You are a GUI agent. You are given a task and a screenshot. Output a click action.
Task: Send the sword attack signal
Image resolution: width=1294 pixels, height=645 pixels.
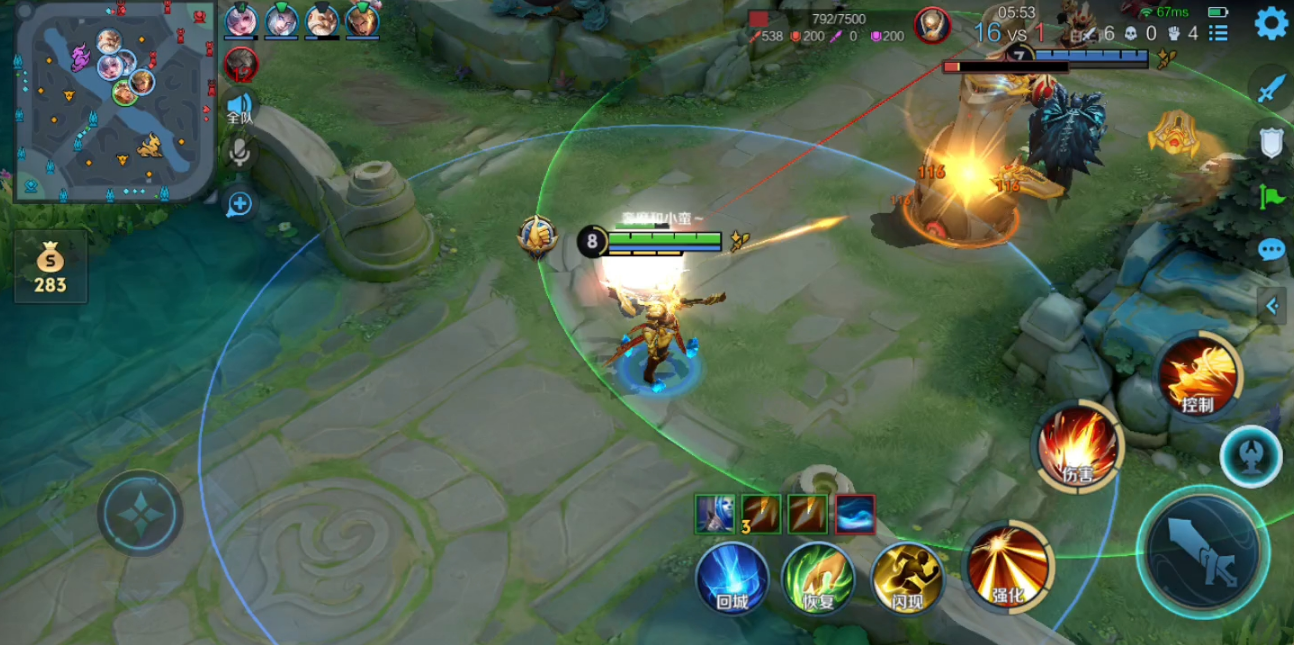click(1271, 90)
